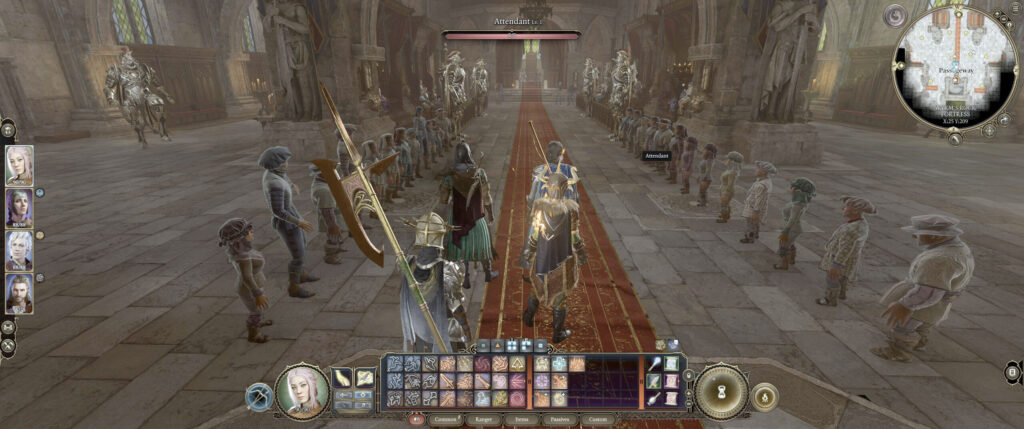Open the game menu at top-right corner

click(x=1016, y=8)
